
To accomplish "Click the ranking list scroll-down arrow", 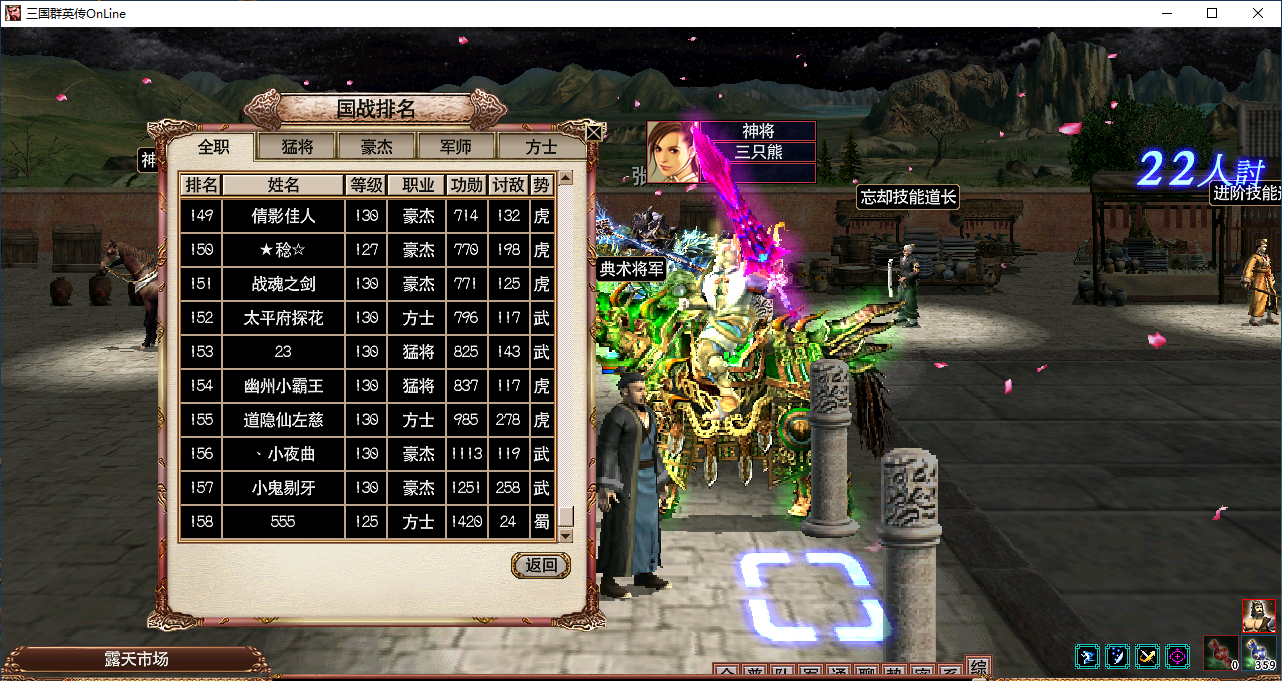I will (566, 536).
